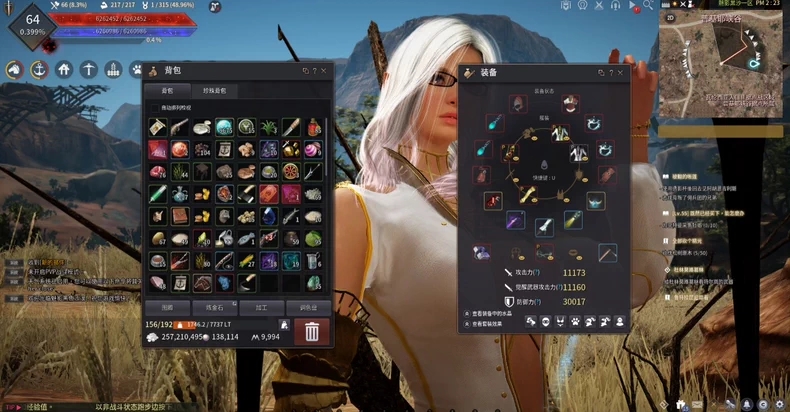Select the pickaxe worker icon
Screen dimensions: 790x412
click(x=89, y=70)
